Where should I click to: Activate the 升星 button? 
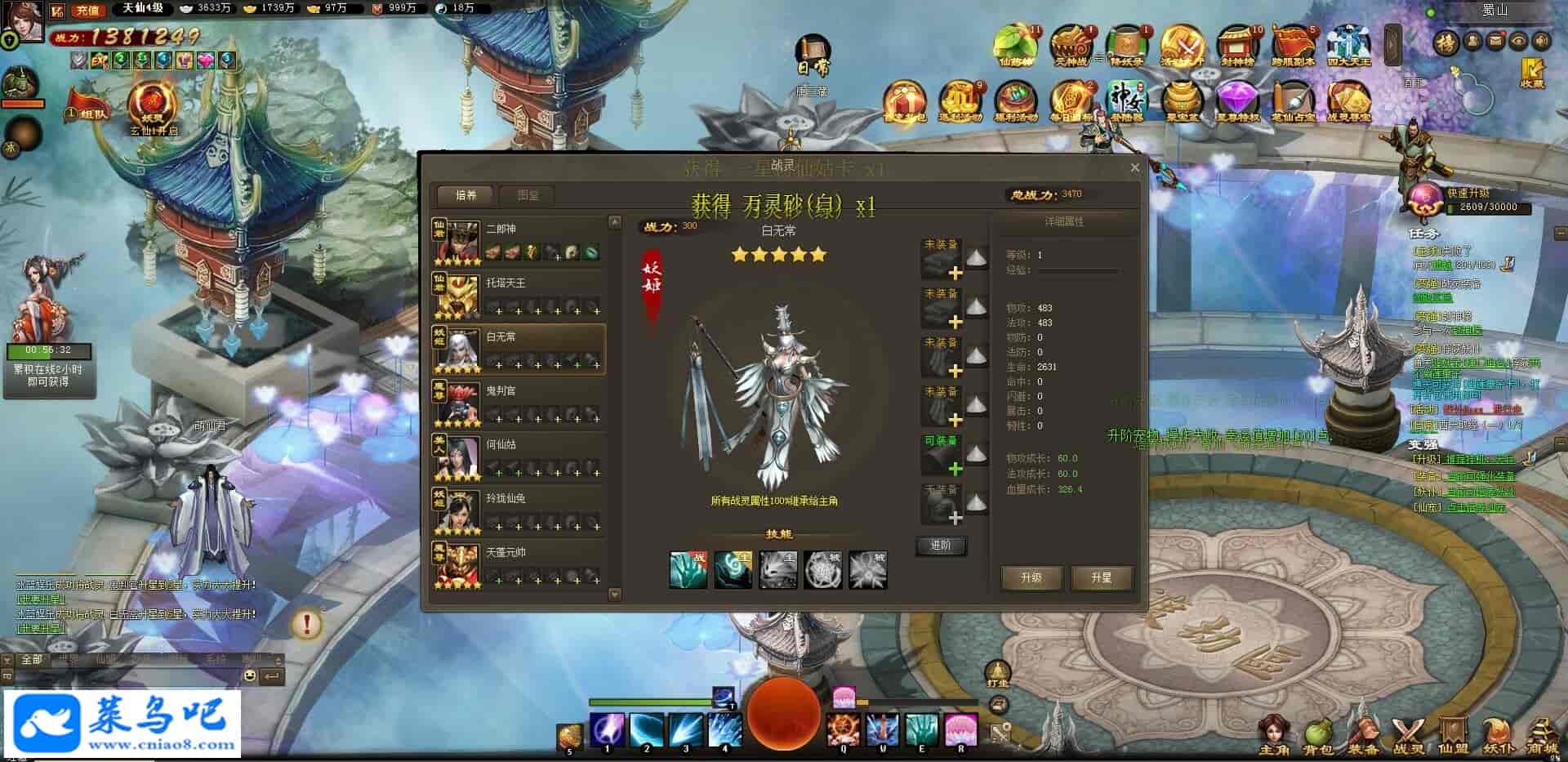1101,577
